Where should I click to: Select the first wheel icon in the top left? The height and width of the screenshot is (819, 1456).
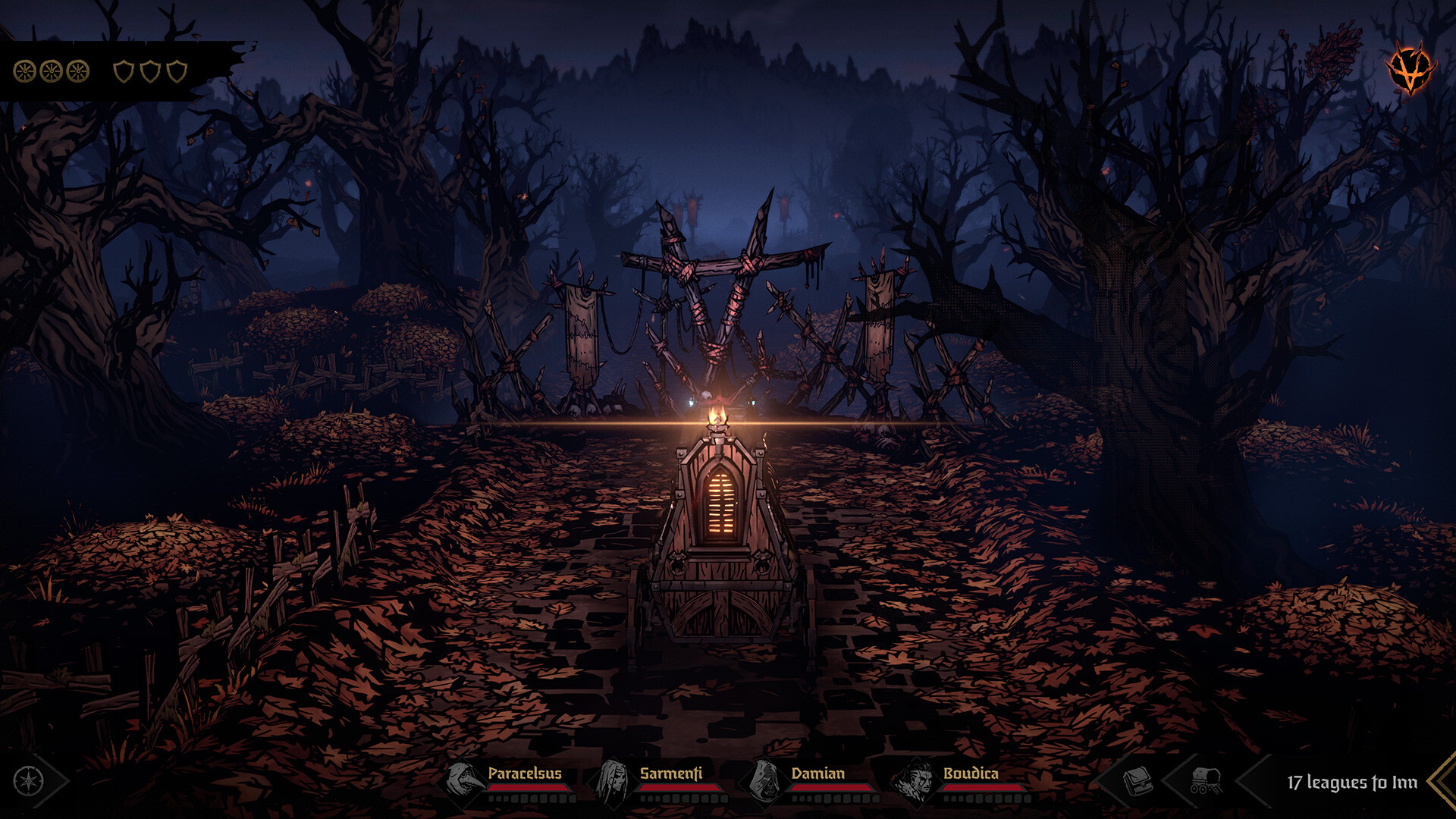[x=25, y=70]
